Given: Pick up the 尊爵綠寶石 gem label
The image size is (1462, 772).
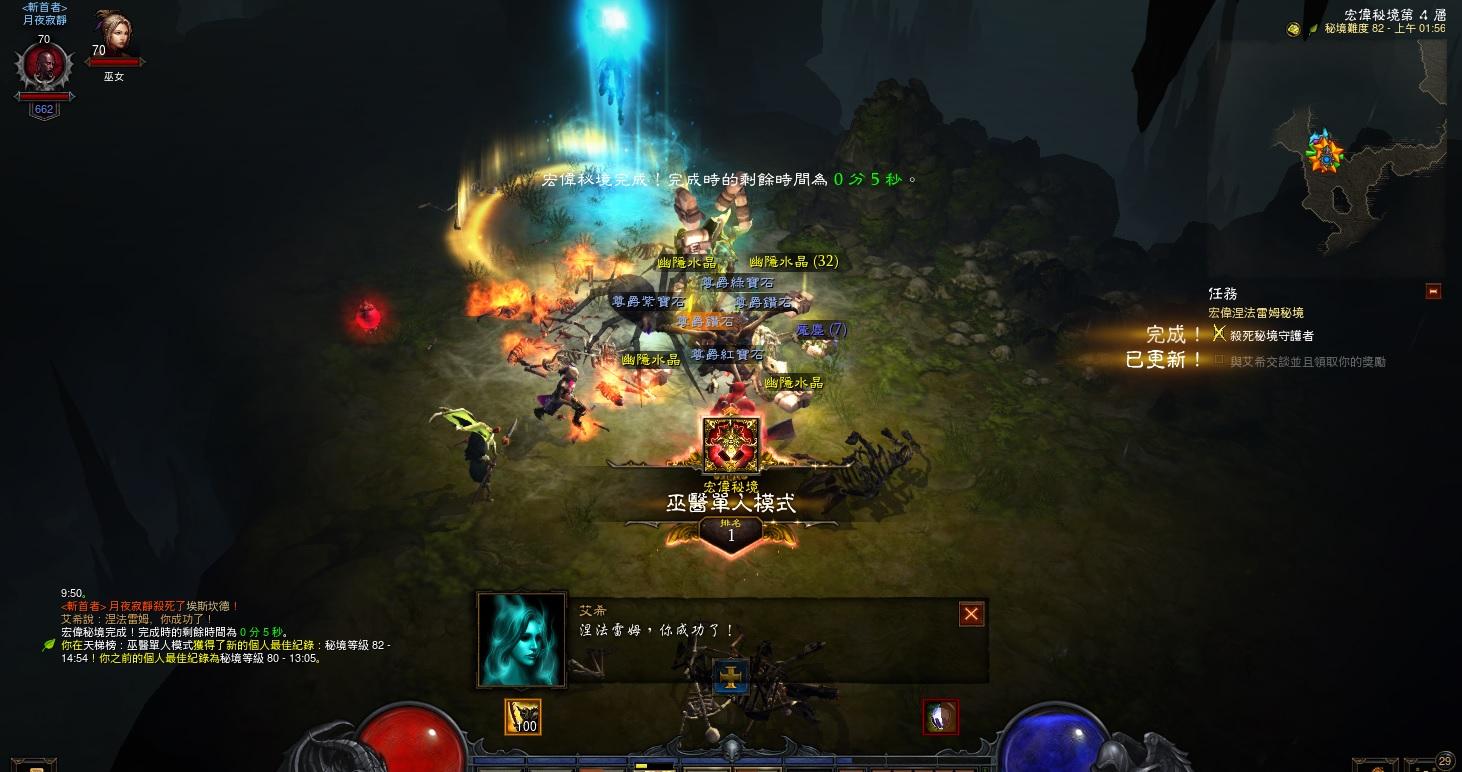Looking at the screenshot, I should pos(736,283).
